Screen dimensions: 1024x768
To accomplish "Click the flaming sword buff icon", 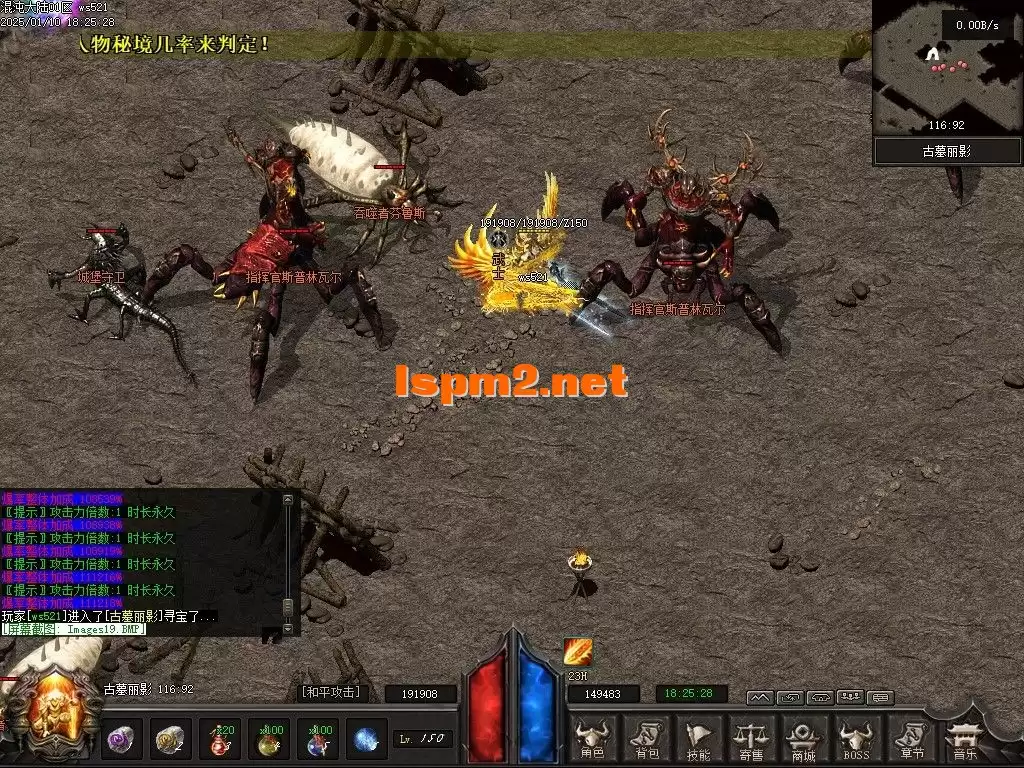I will pos(578,652).
